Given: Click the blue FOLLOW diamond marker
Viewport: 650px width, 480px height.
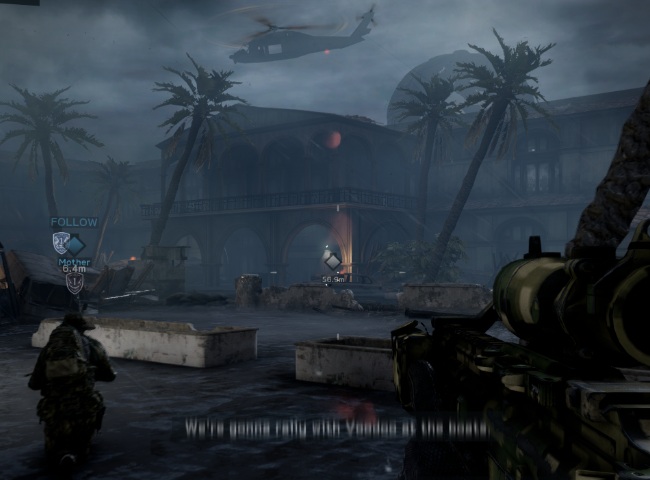Looking at the screenshot, I should (75, 243).
